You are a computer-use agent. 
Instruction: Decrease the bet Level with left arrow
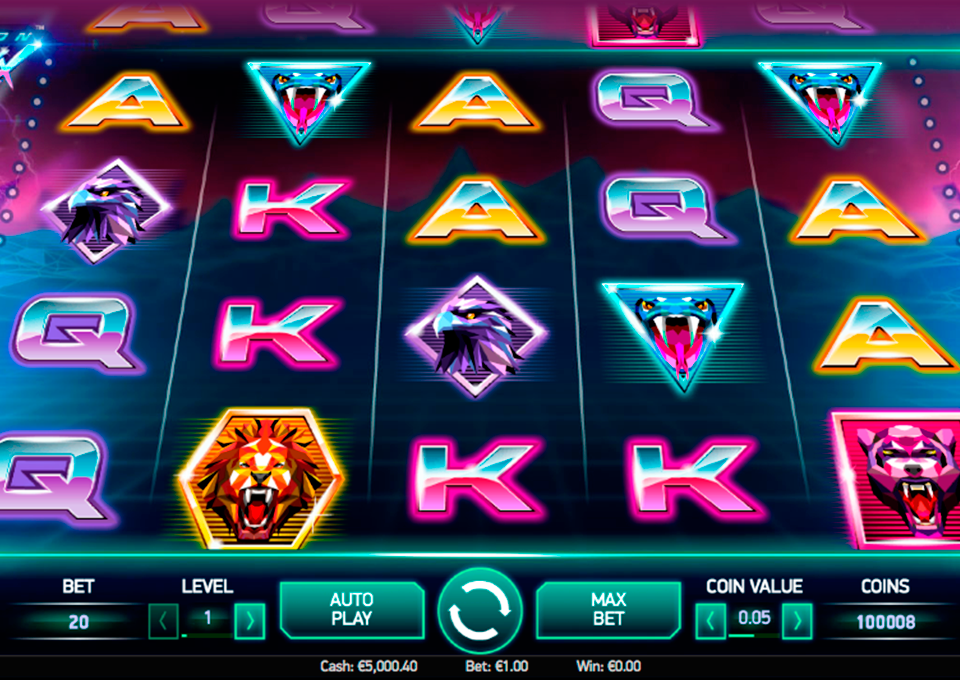[163, 621]
